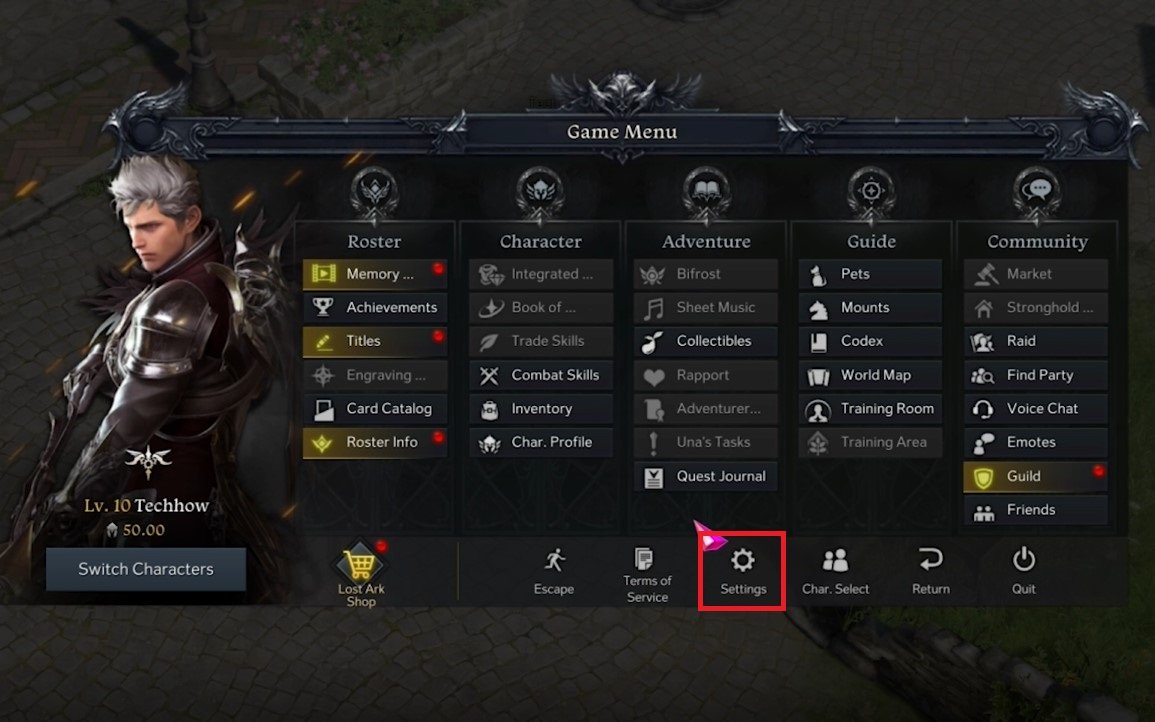Select Titles under Roster

pyautogui.click(x=375, y=341)
